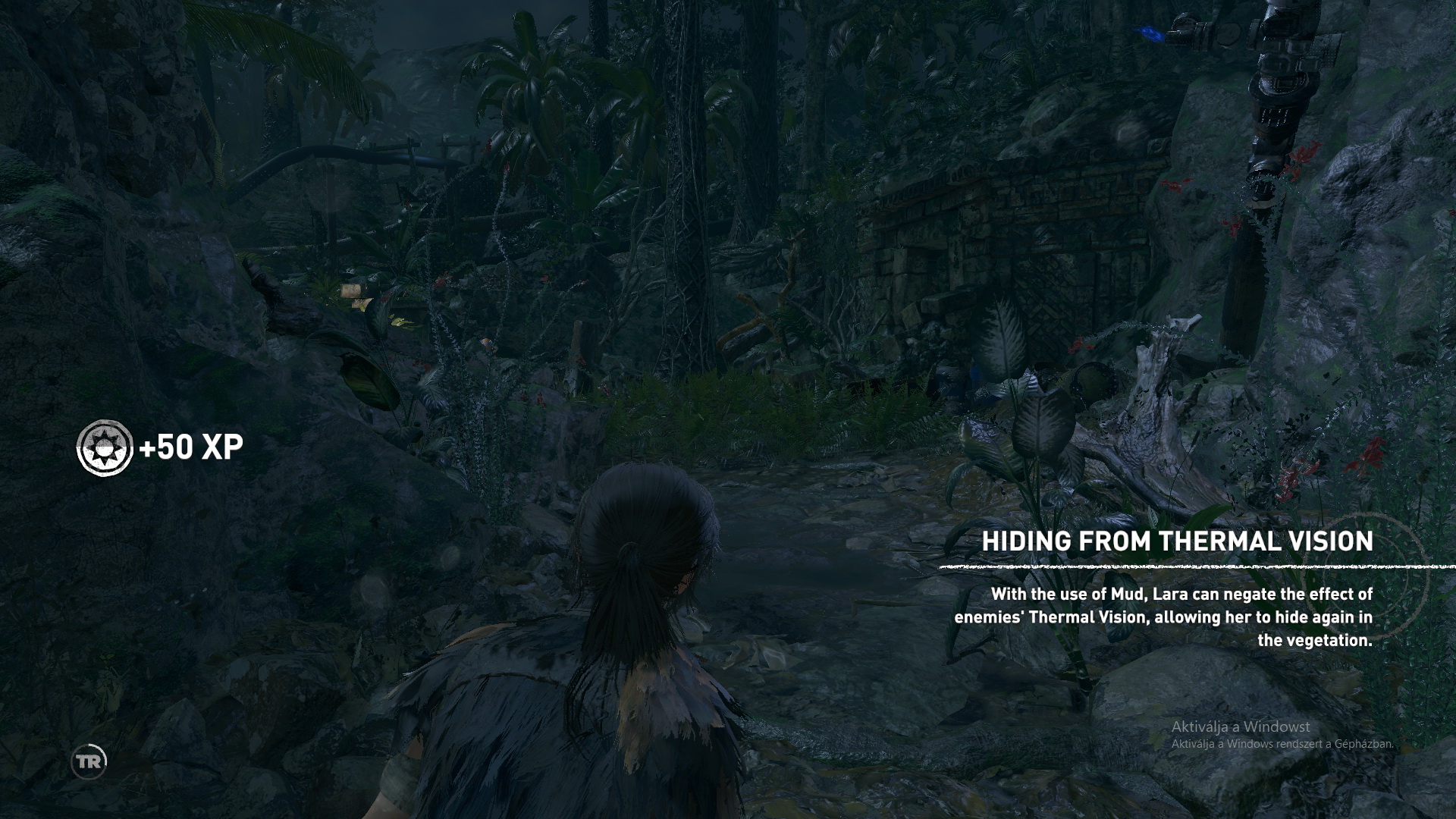Select the XP reward badge icon
The width and height of the screenshot is (1456, 819).
(105, 448)
